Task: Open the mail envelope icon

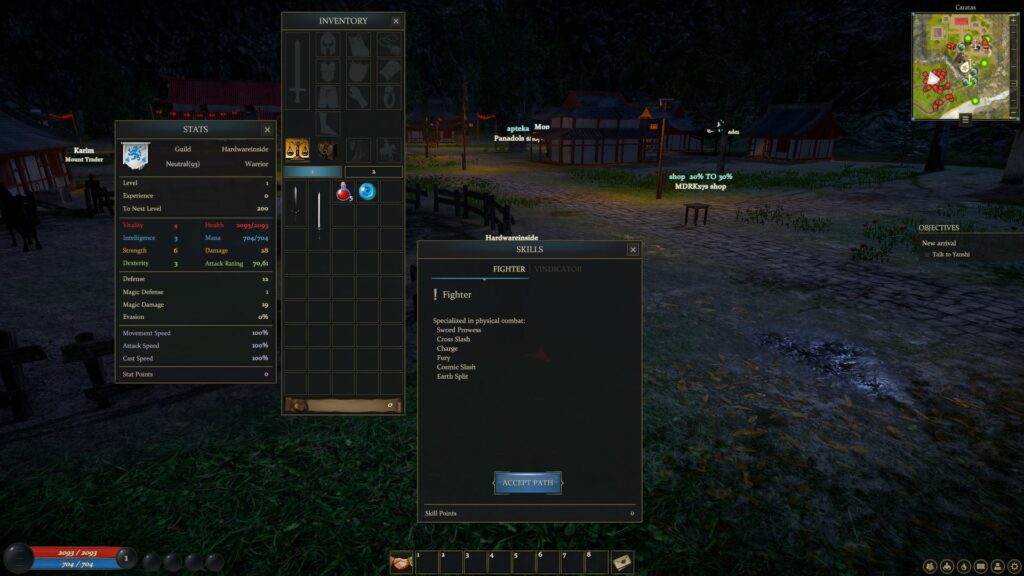Action: coord(622,563)
